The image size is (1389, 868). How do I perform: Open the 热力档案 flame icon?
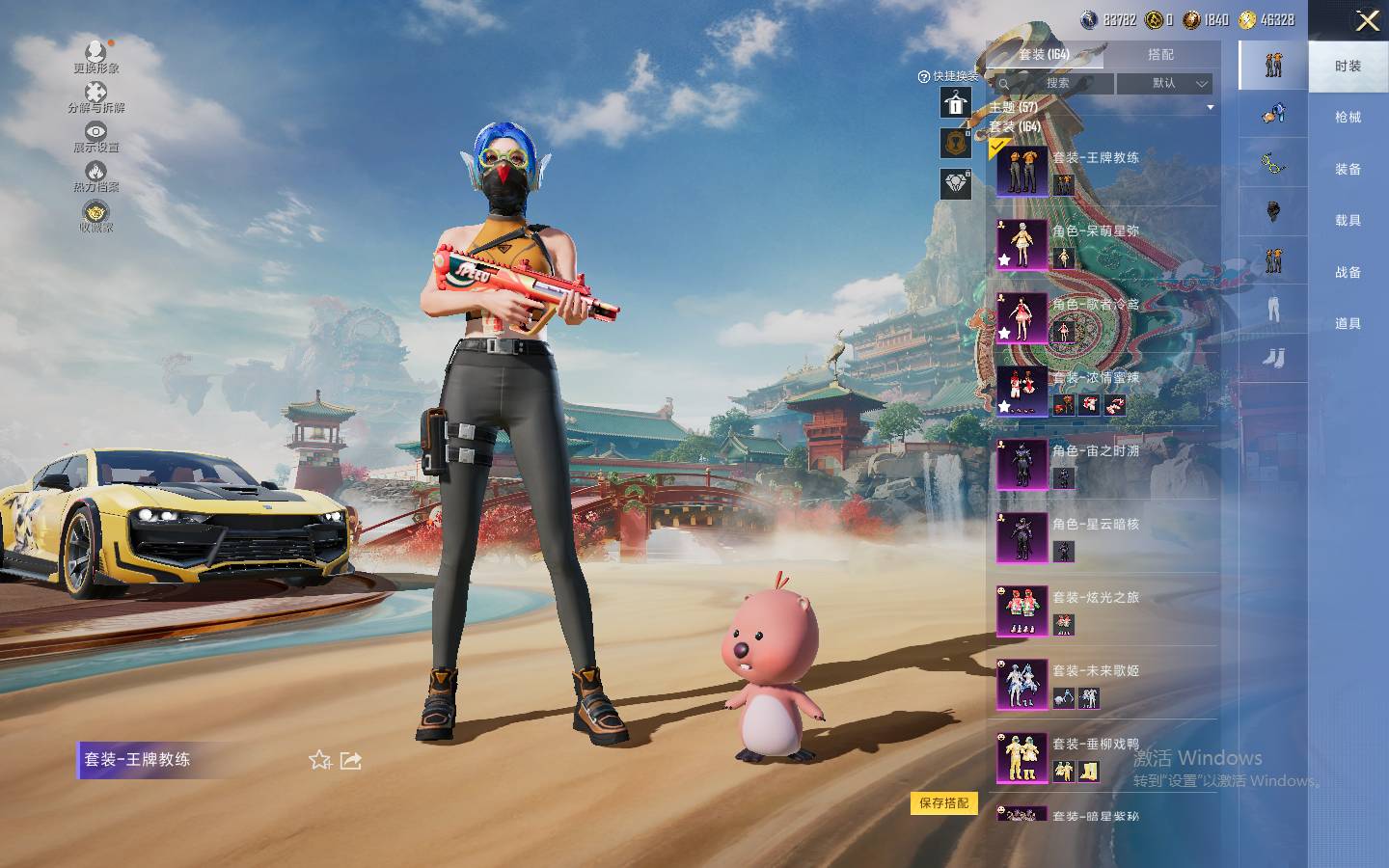click(95, 176)
